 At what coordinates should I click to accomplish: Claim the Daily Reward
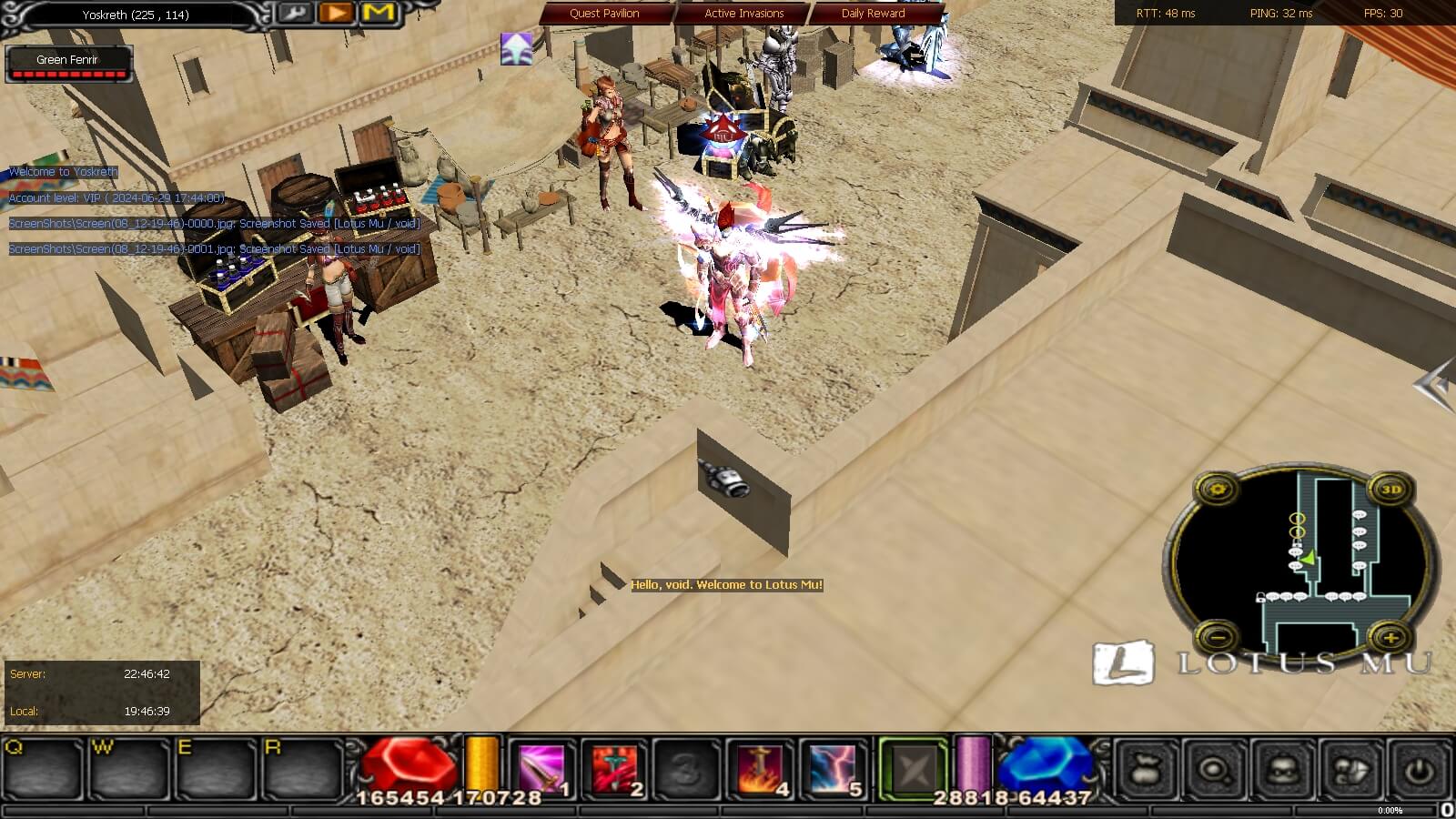pyautogui.click(x=873, y=14)
